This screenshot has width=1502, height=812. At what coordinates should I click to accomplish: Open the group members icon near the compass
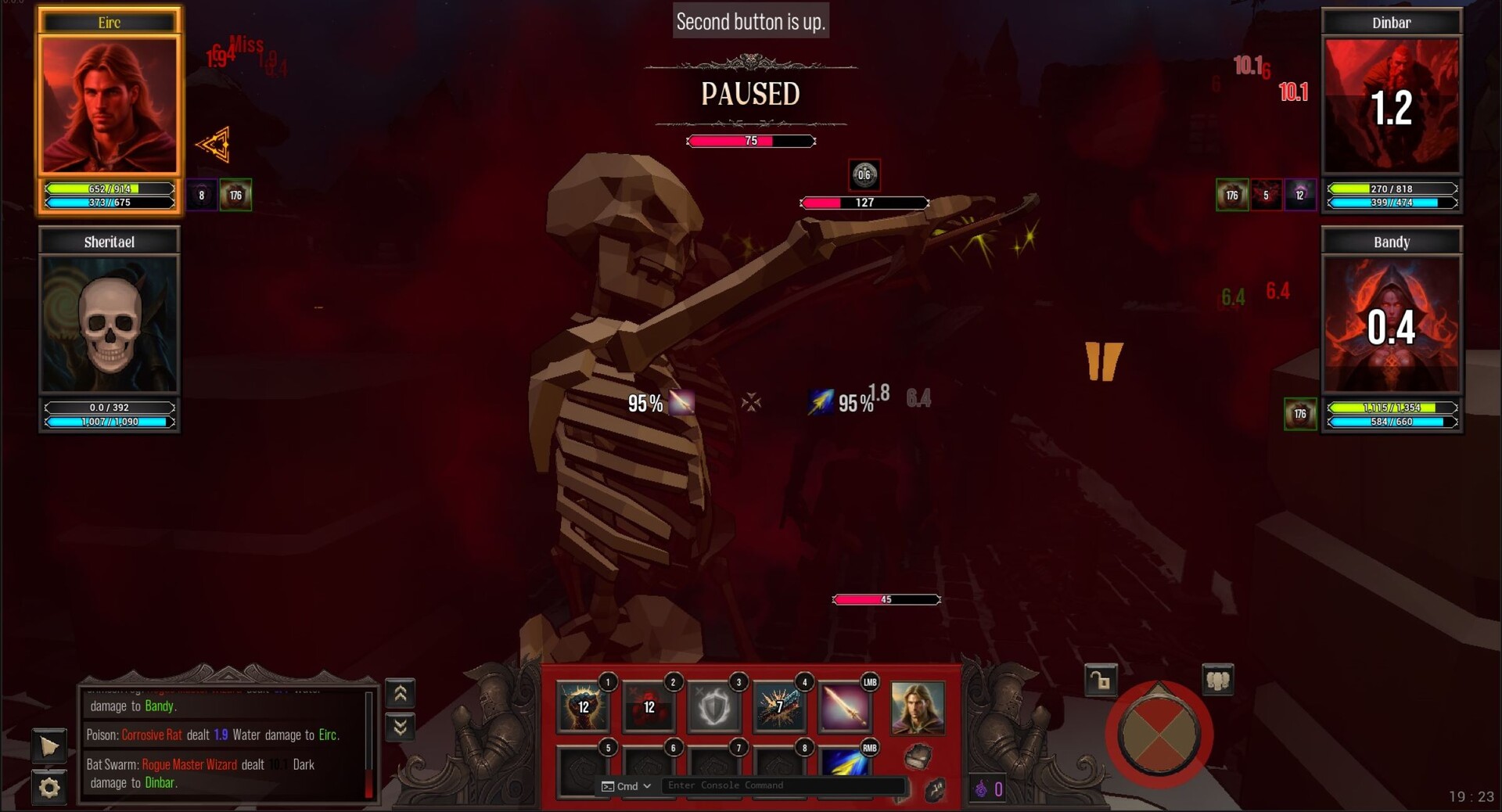[1218, 680]
